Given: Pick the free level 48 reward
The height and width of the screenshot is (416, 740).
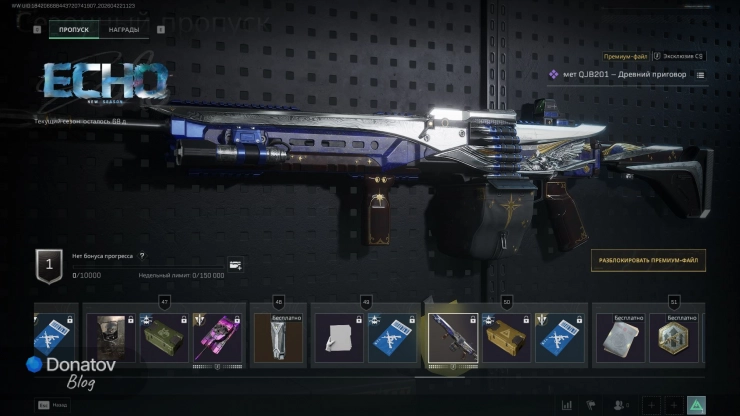Looking at the screenshot, I should coord(279,338).
